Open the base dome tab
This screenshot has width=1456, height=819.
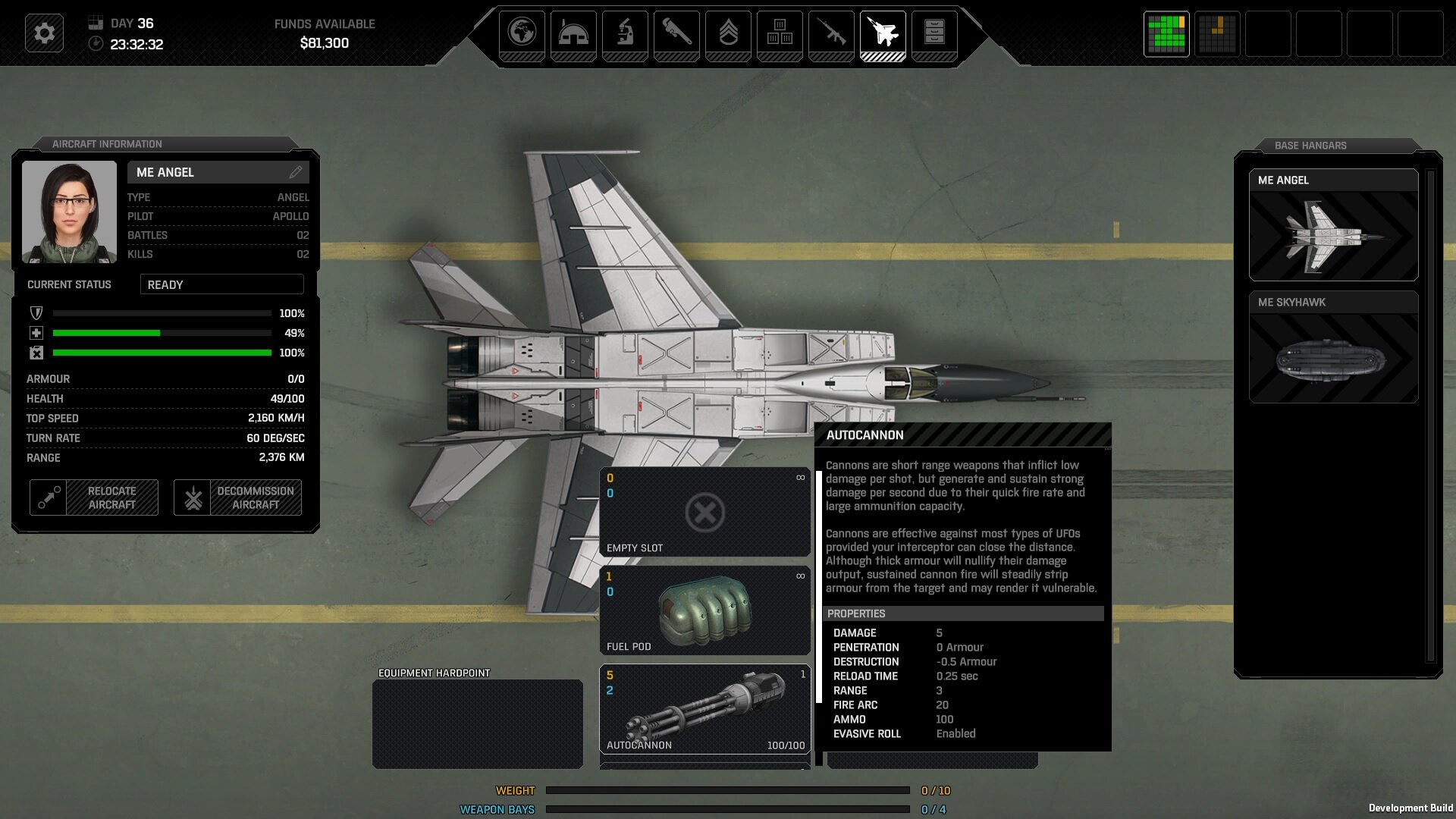(573, 33)
